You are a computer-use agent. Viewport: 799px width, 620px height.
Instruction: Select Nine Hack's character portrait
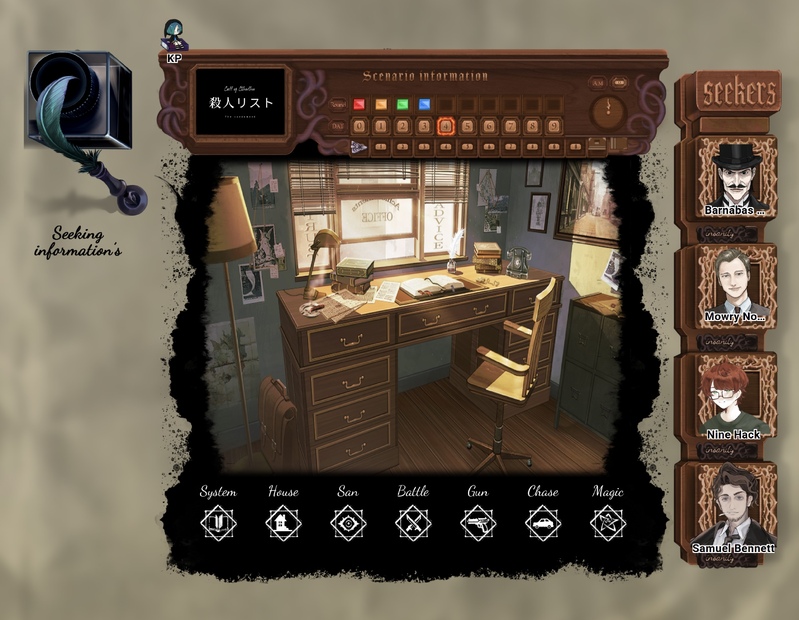(733, 397)
